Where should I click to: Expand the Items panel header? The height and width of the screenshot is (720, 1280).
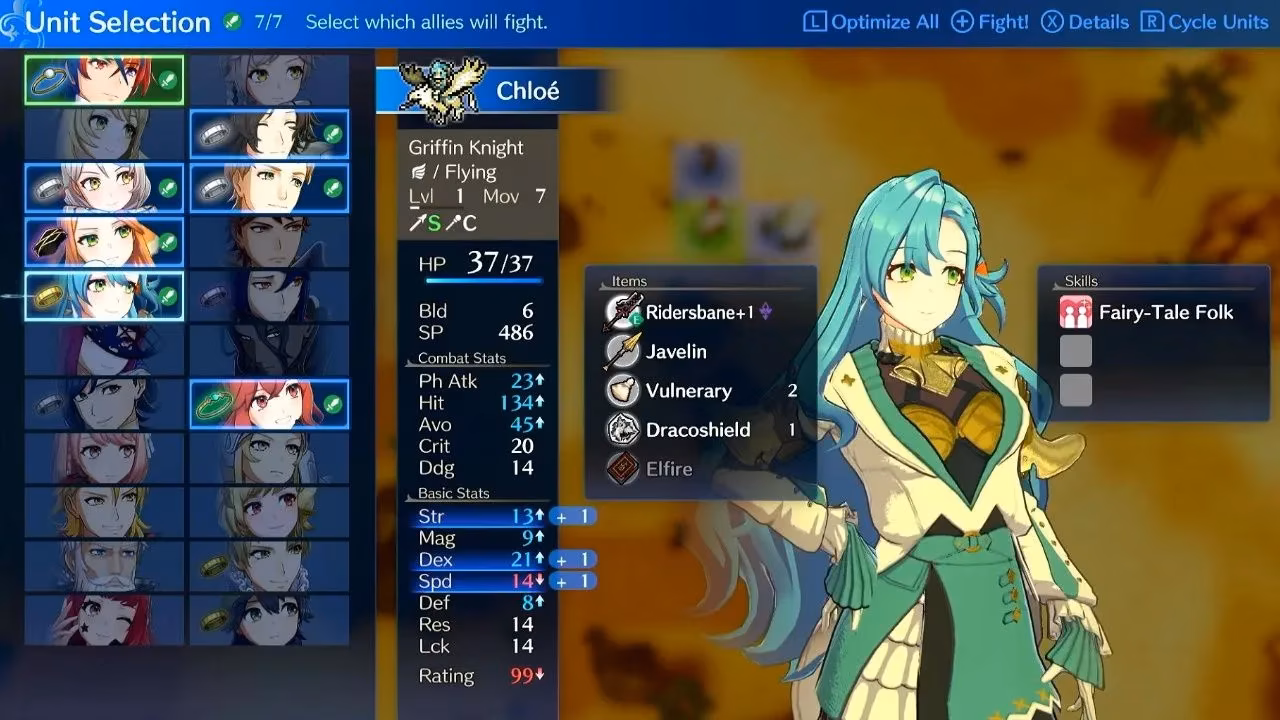631,281
